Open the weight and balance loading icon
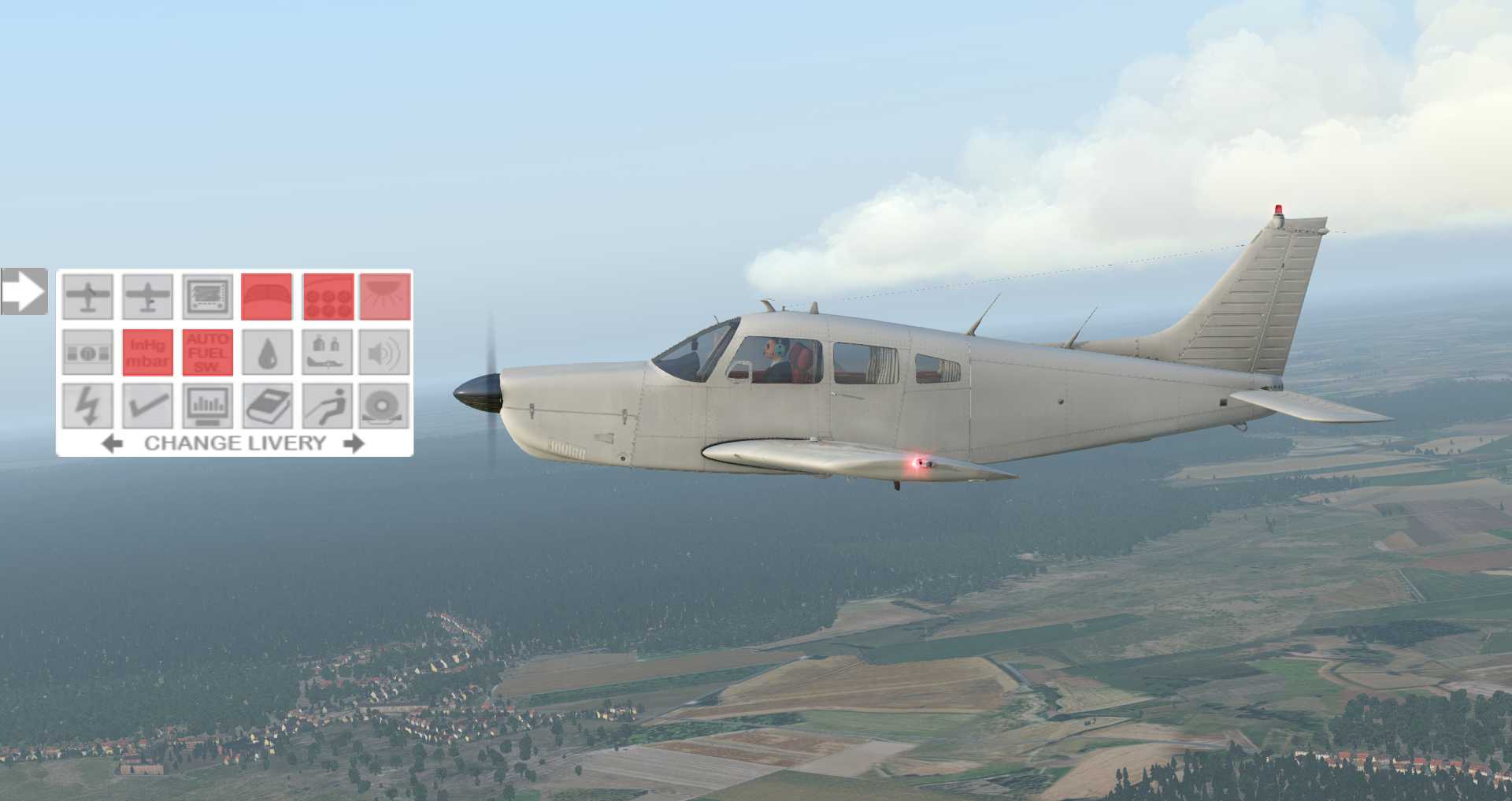Image resolution: width=1512 pixels, height=801 pixels. 327,352
